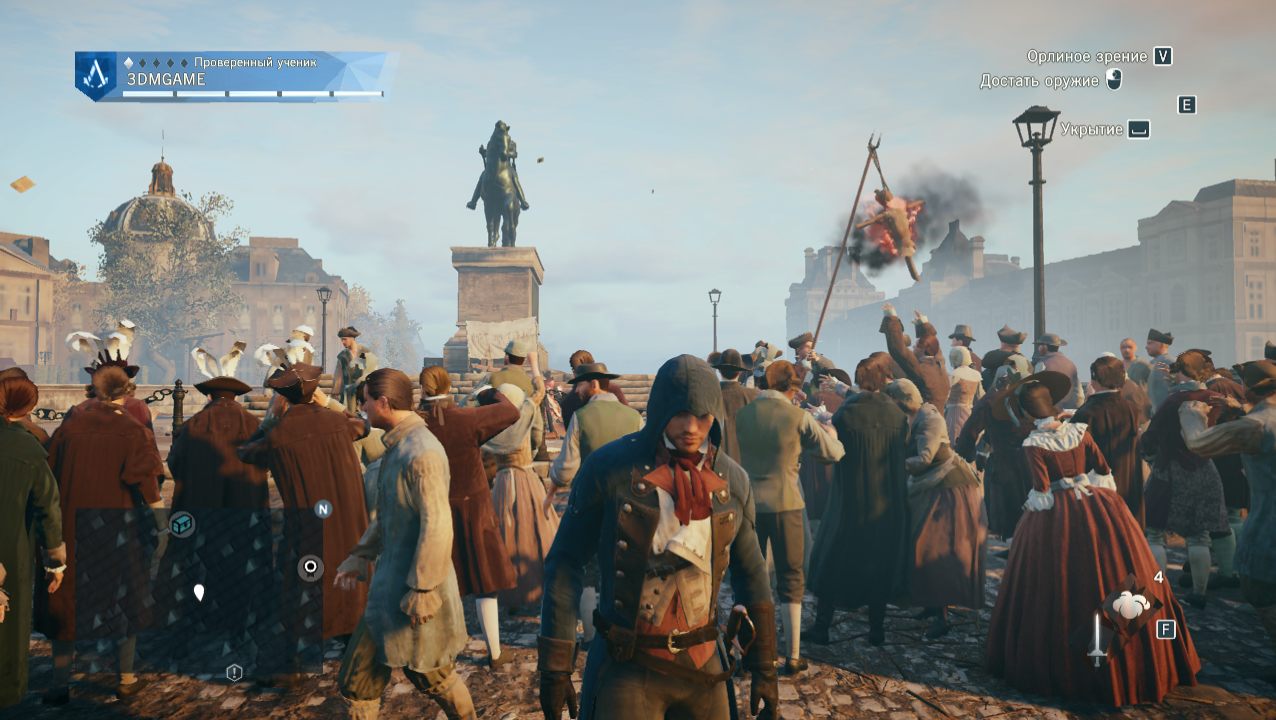Select the white player arrow on the minimap
The width and height of the screenshot is (1276, 720).
click(x=199, y=592)
